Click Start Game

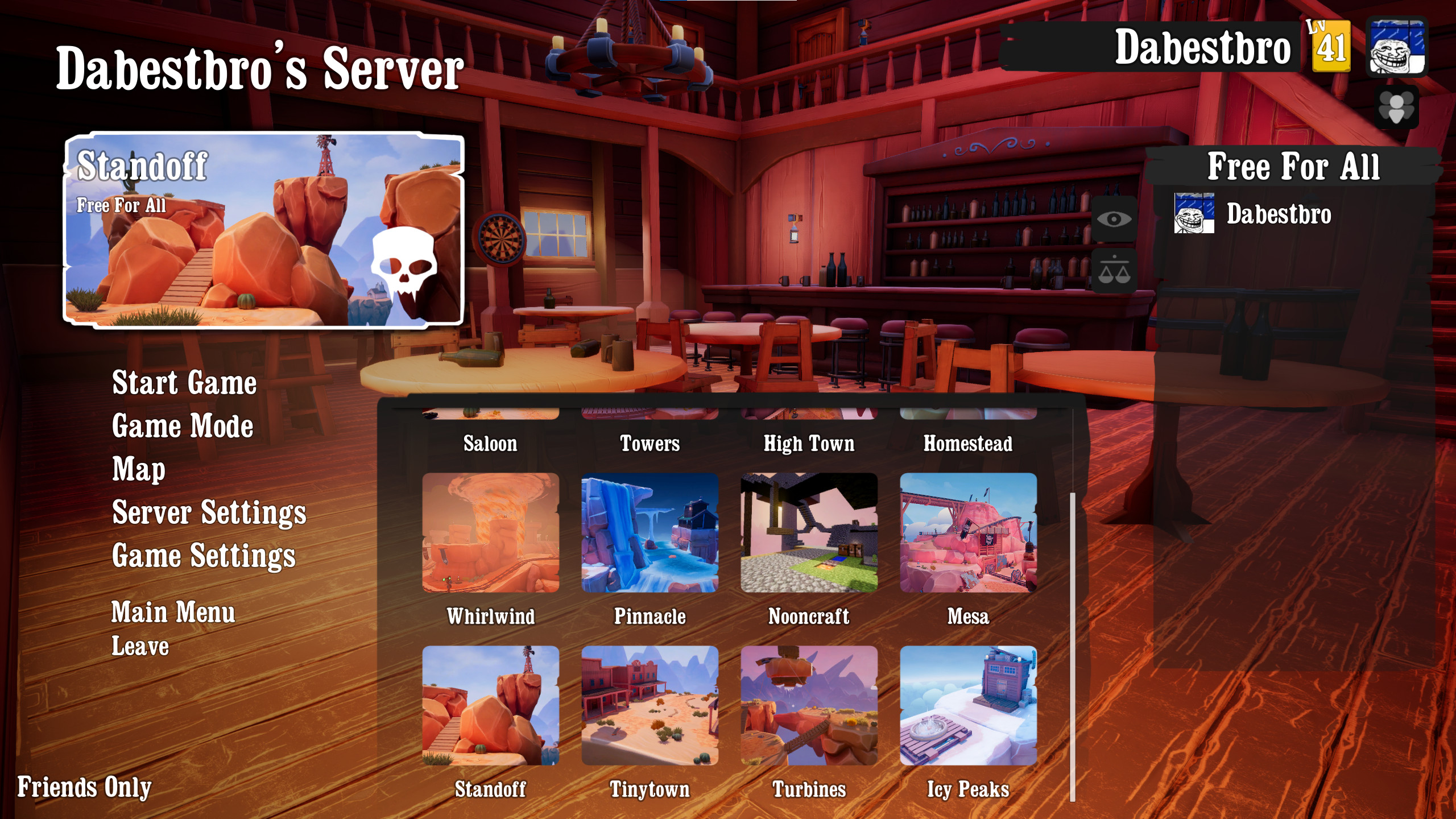click(x=184, y=383)
